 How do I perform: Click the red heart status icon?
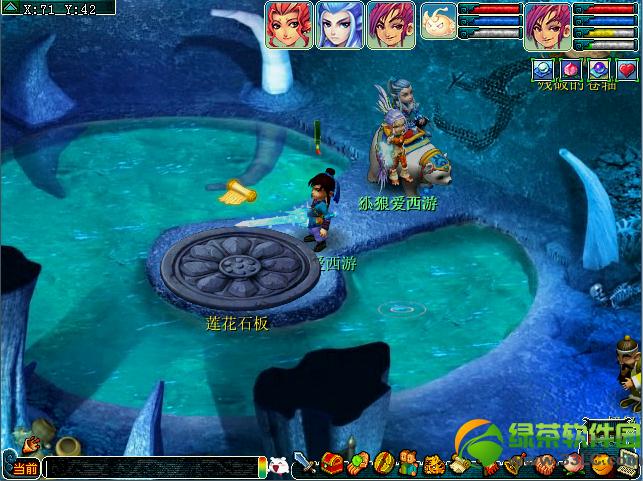pos(627,69)
